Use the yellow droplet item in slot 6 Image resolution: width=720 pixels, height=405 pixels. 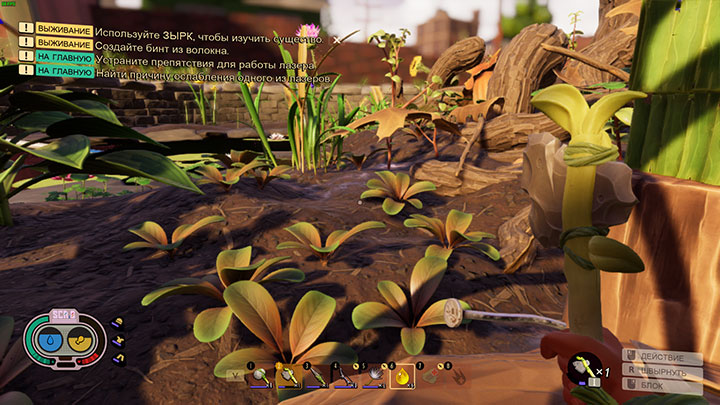click(400, 375)
